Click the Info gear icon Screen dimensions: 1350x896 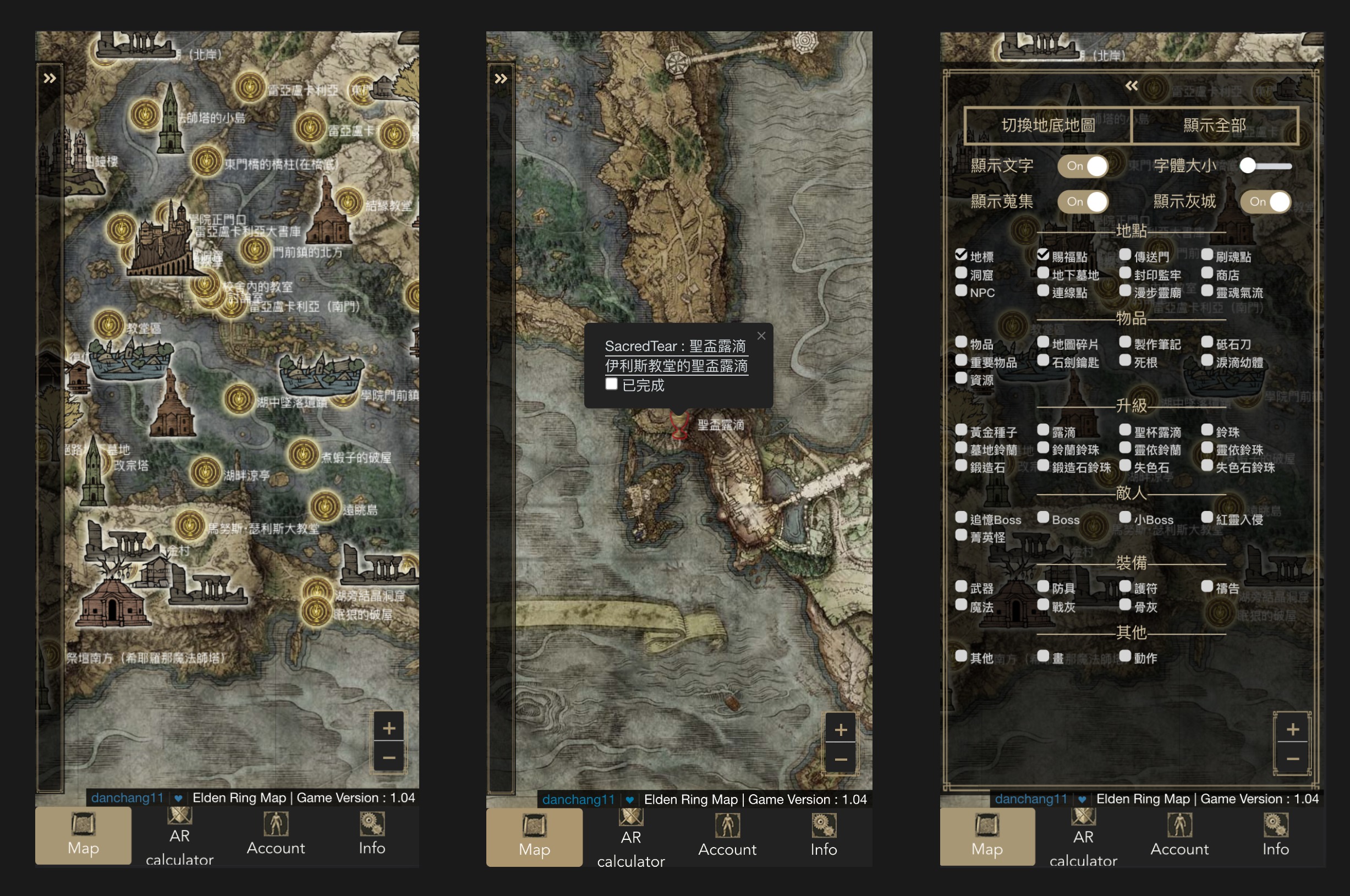coord(371,824)
